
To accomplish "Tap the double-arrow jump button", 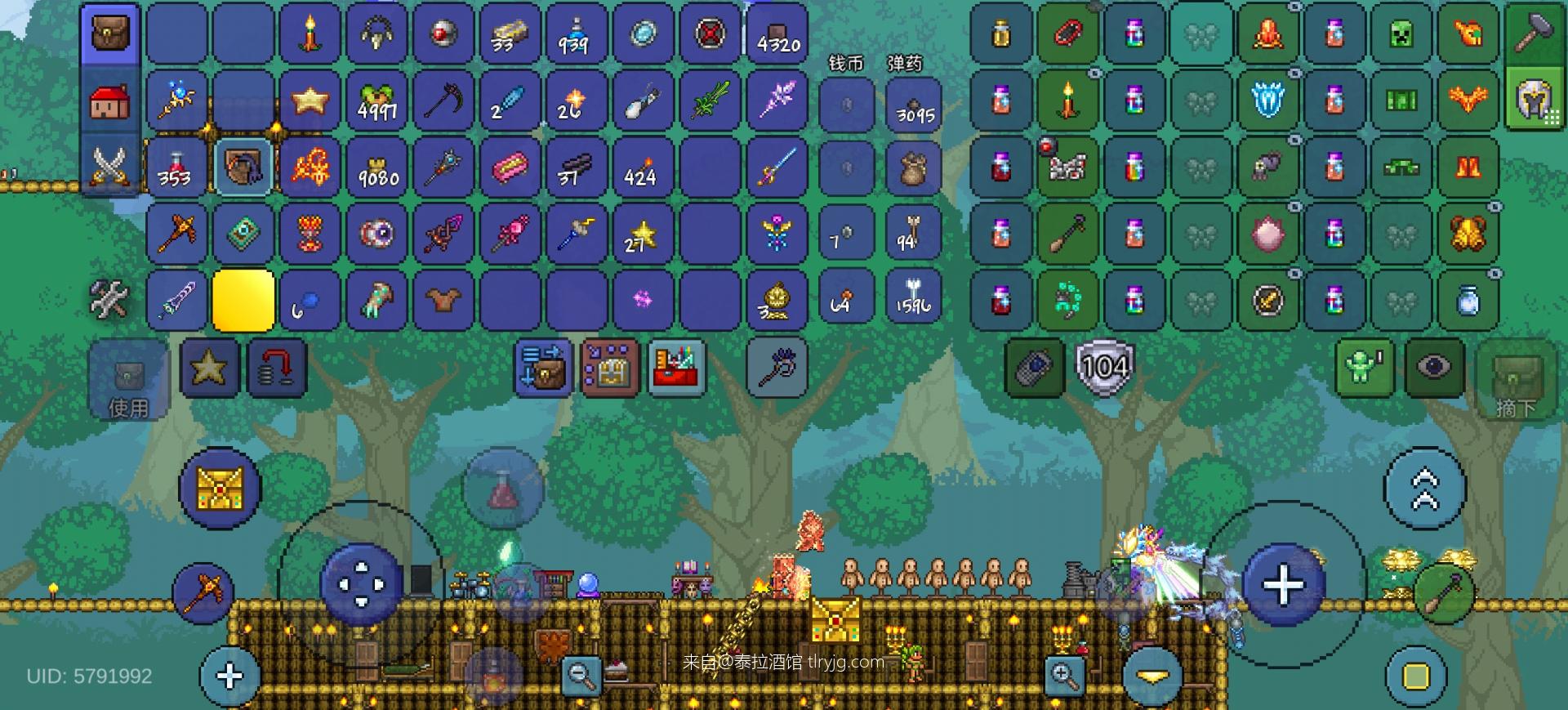I will 1424,489.
